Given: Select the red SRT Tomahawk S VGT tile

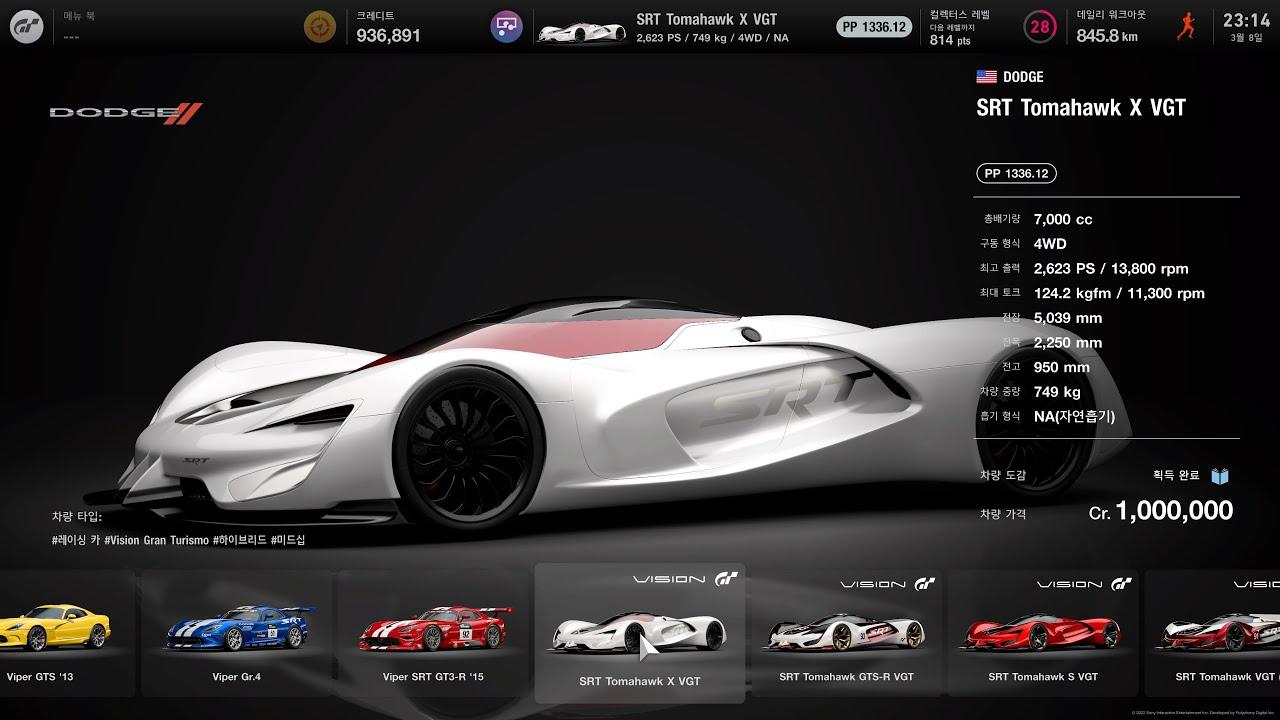Looking at the screenshot, I should point(1043,634).
